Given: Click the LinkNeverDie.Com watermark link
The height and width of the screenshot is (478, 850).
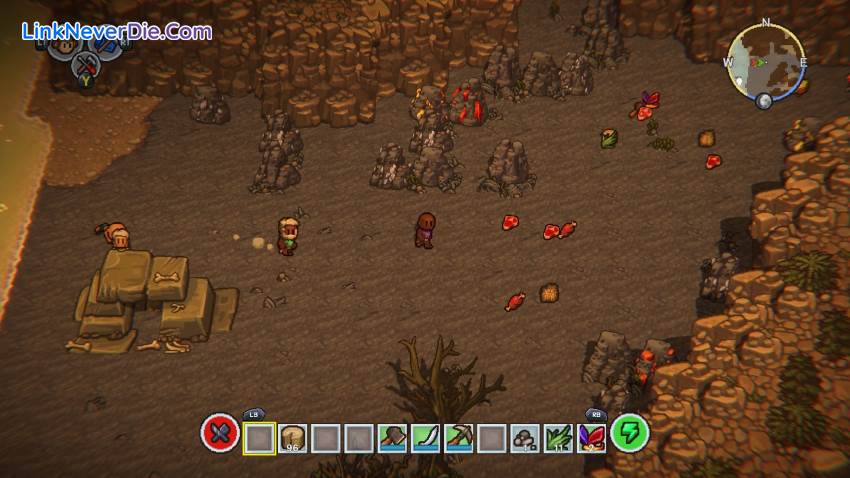Looking at the screenshot, I should pos(117,32).
